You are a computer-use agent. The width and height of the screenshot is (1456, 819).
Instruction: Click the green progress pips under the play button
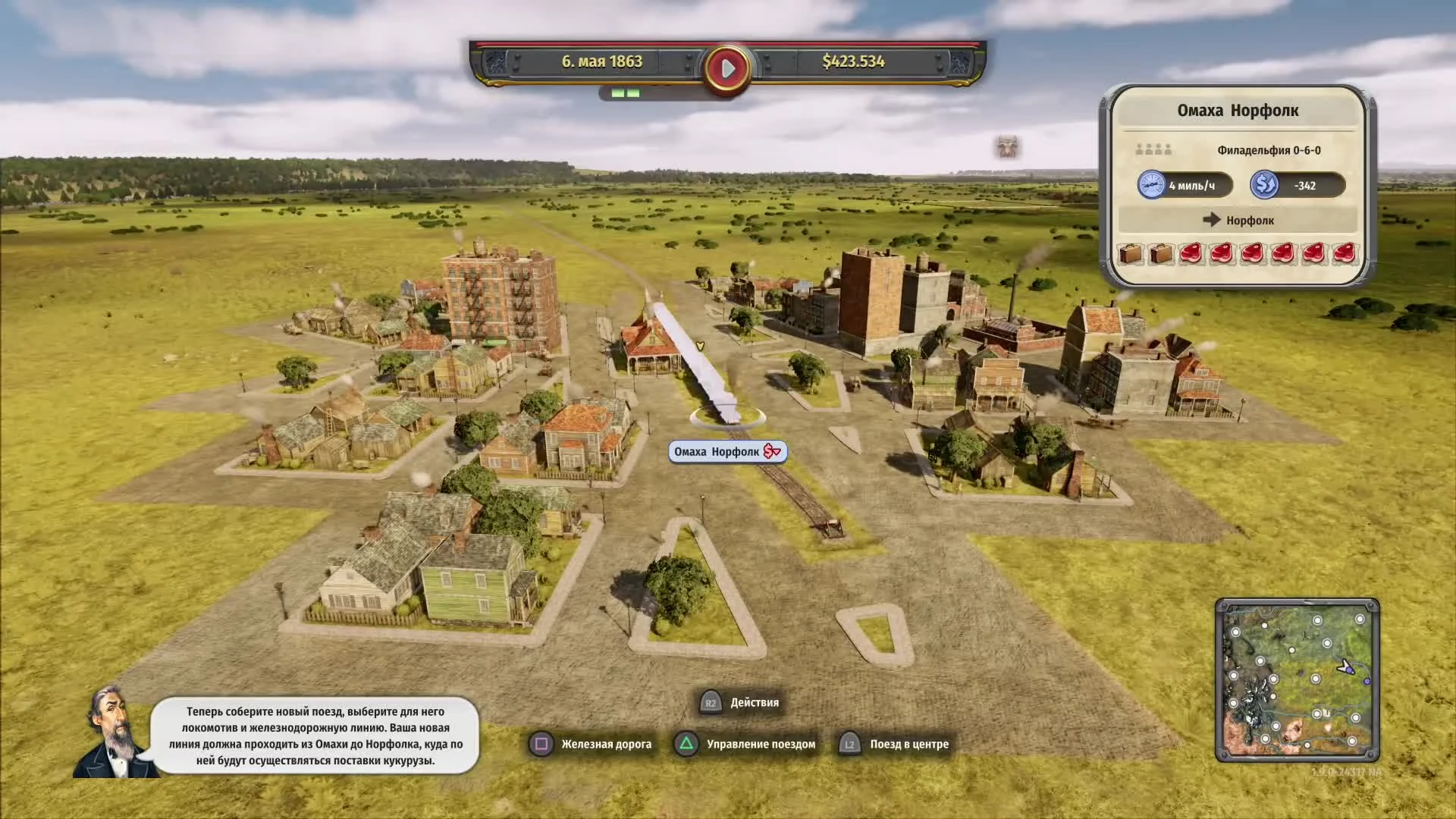623,93
